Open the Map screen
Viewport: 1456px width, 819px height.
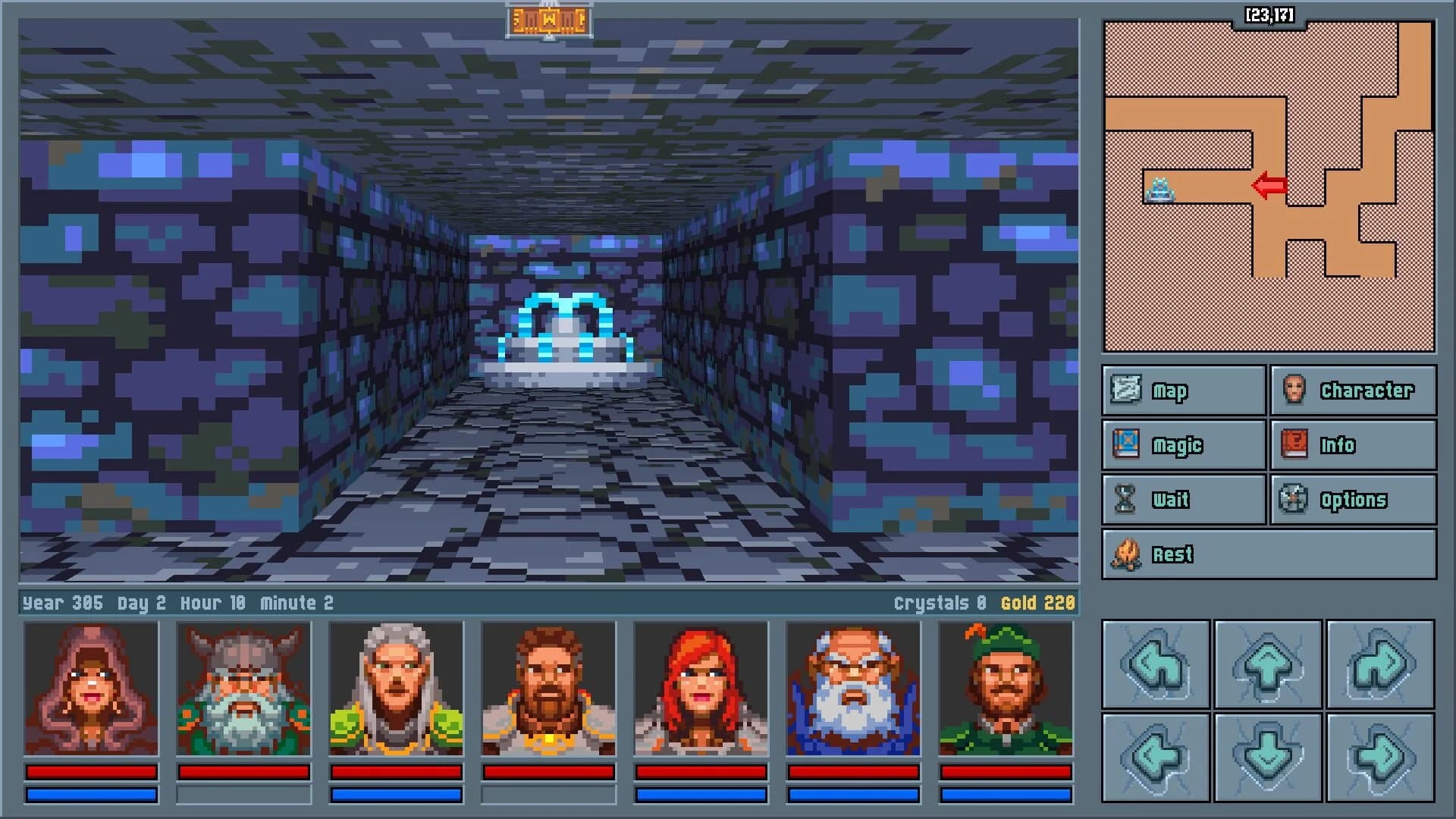point(1181,391)
